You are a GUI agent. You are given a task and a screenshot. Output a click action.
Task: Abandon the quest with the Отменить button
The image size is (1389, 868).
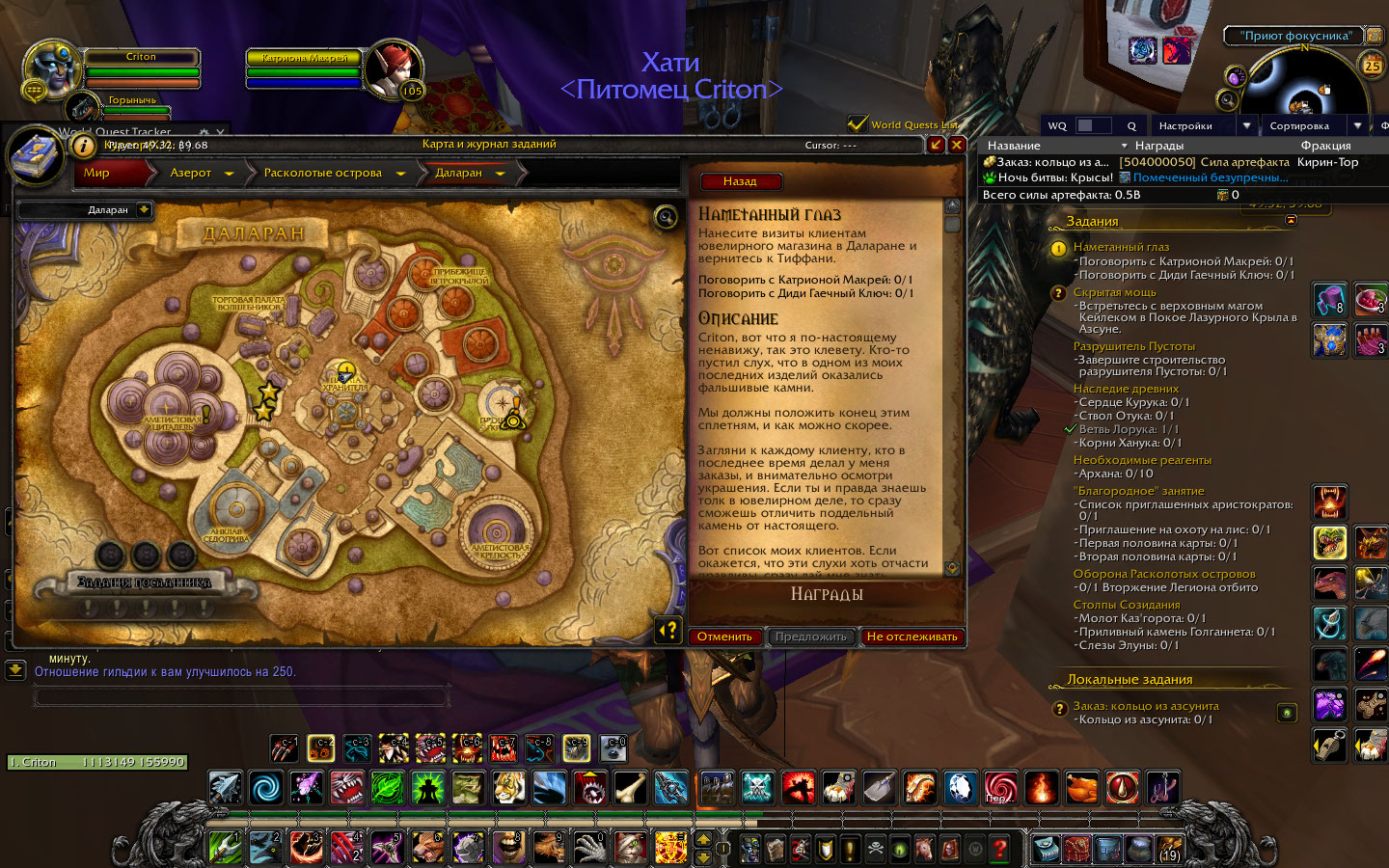click(x=724, y=637)
